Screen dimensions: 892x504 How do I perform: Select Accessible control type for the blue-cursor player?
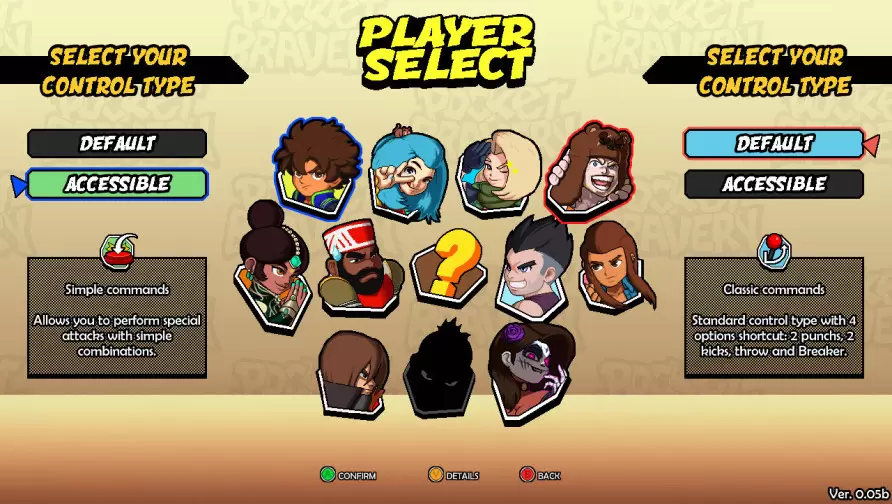117,184
